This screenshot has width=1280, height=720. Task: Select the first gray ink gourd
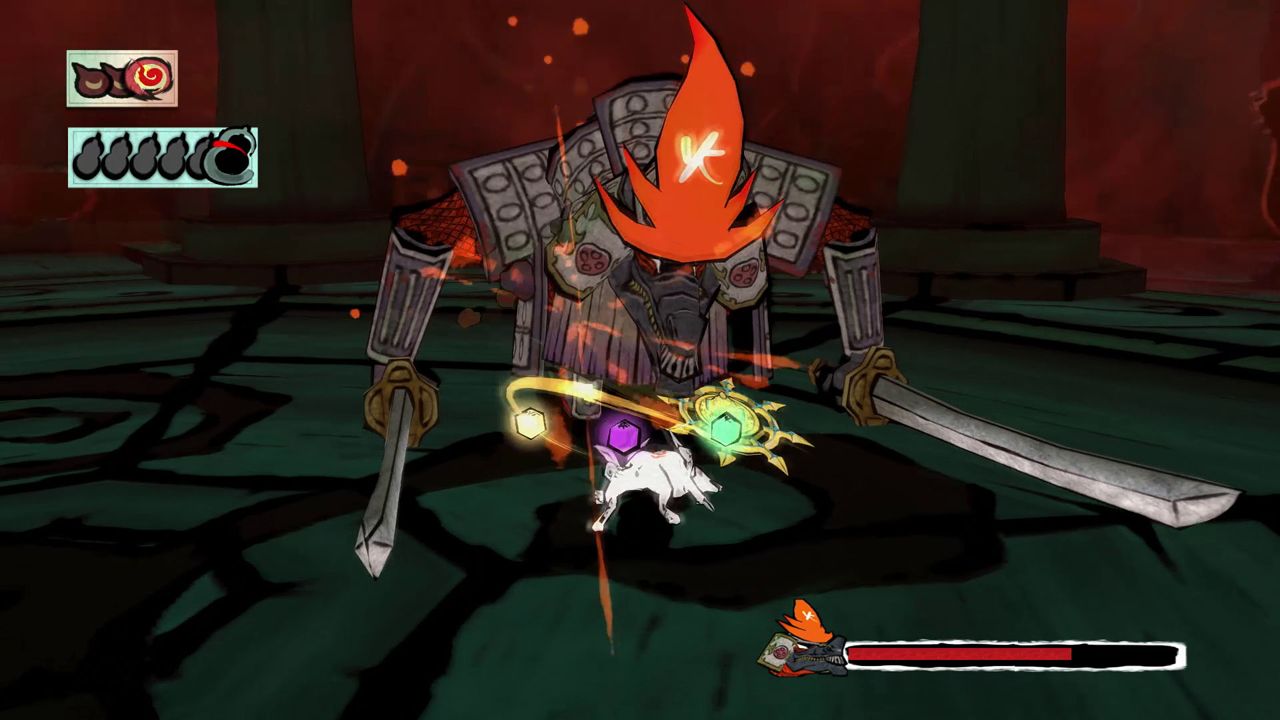pos(88,153)
